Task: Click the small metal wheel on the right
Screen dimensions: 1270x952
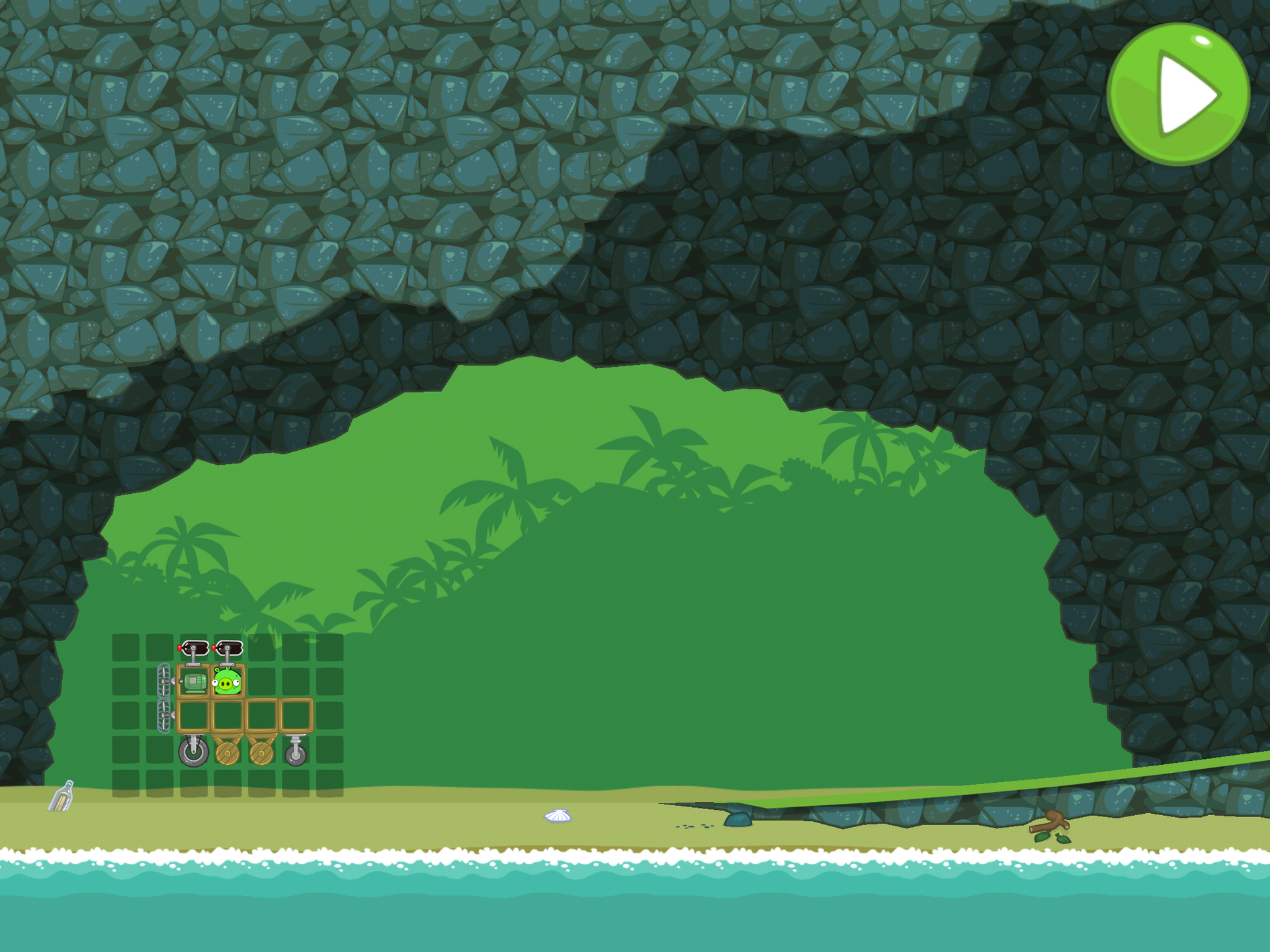Action: pos(294,754)
